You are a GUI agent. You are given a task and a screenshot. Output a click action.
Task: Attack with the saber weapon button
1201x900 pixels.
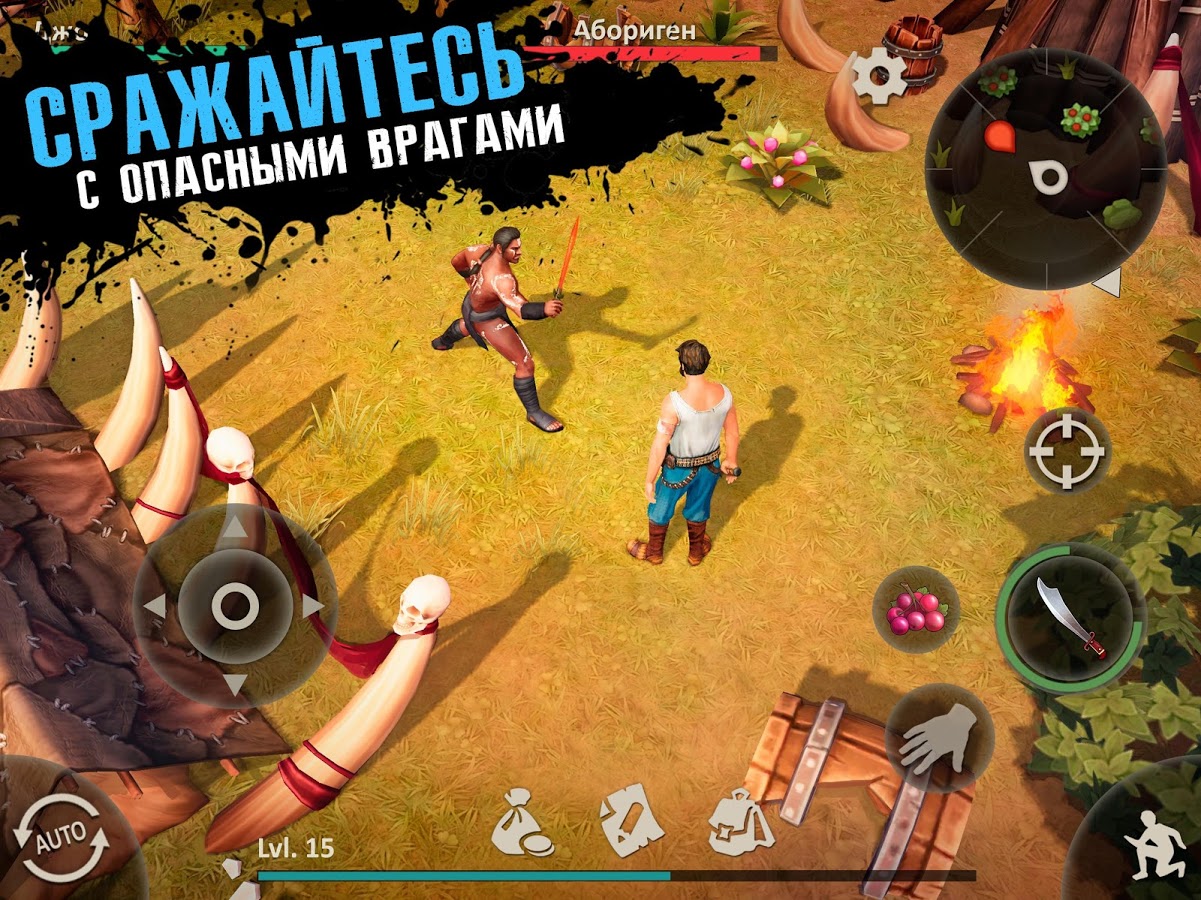coord(1071,617)
